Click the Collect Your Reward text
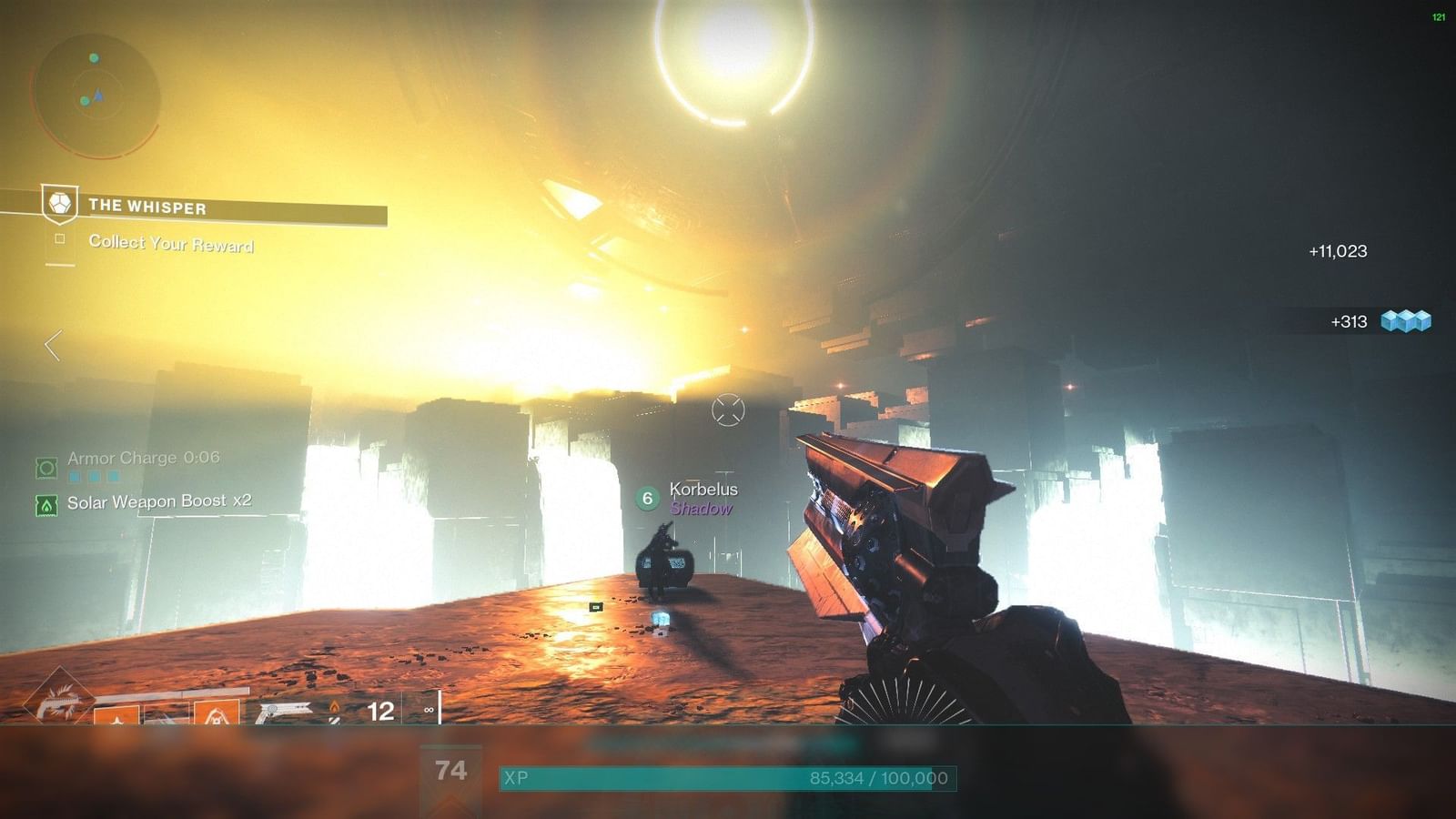This screenshot has height=819, width=1456. click(171, 244)
